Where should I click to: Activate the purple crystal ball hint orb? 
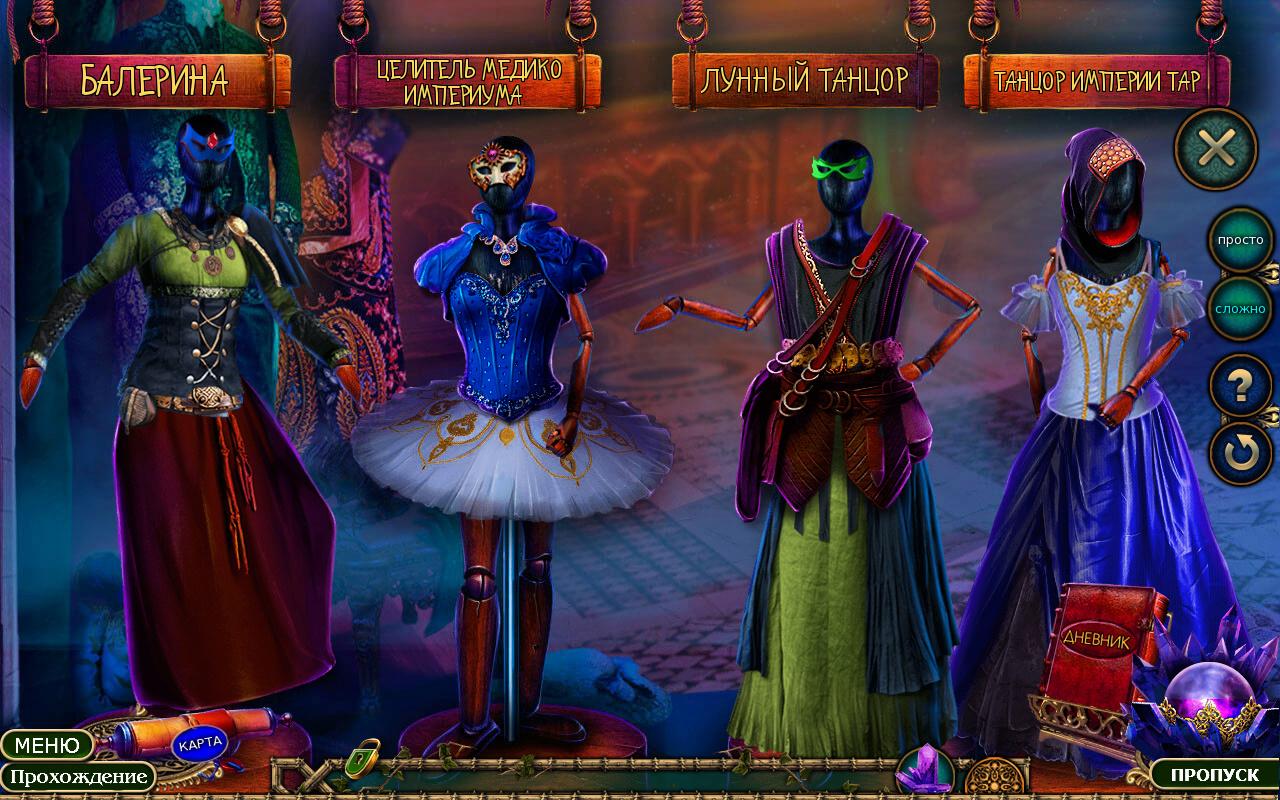(1201, 700)
